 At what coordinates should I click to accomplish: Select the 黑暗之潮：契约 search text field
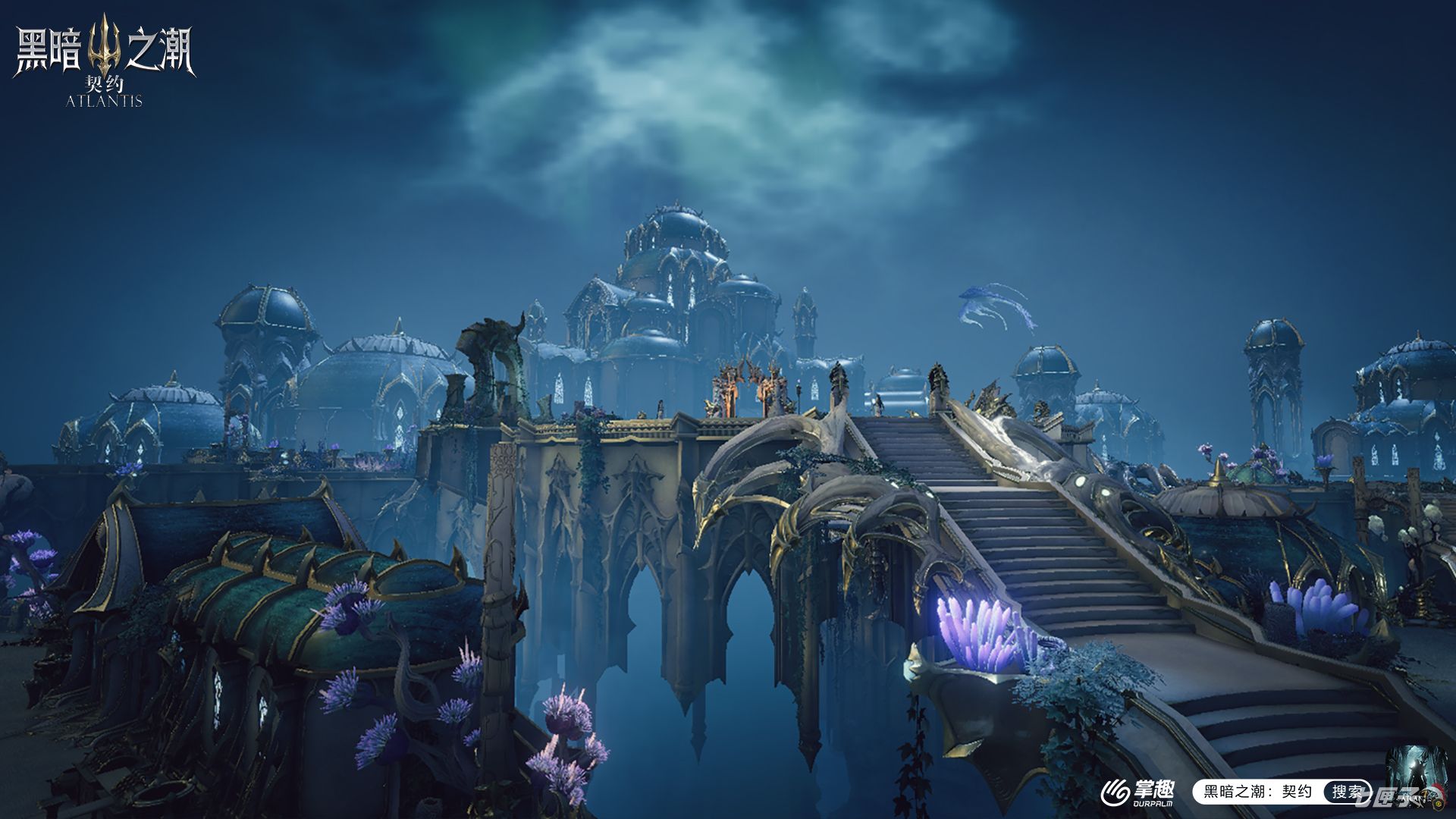1259,792
